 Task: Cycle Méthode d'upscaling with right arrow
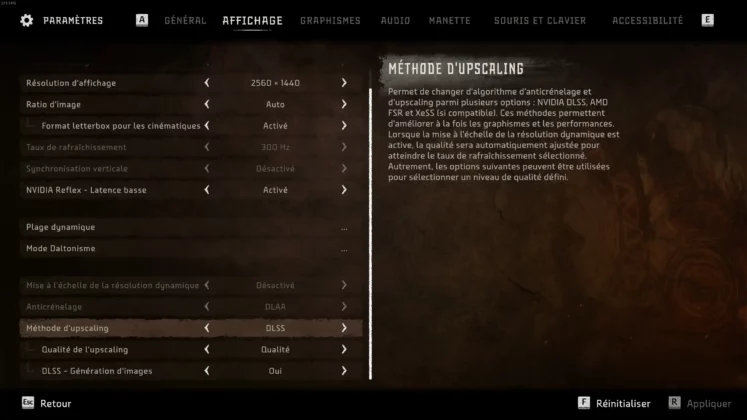click(x=344, y=328)
